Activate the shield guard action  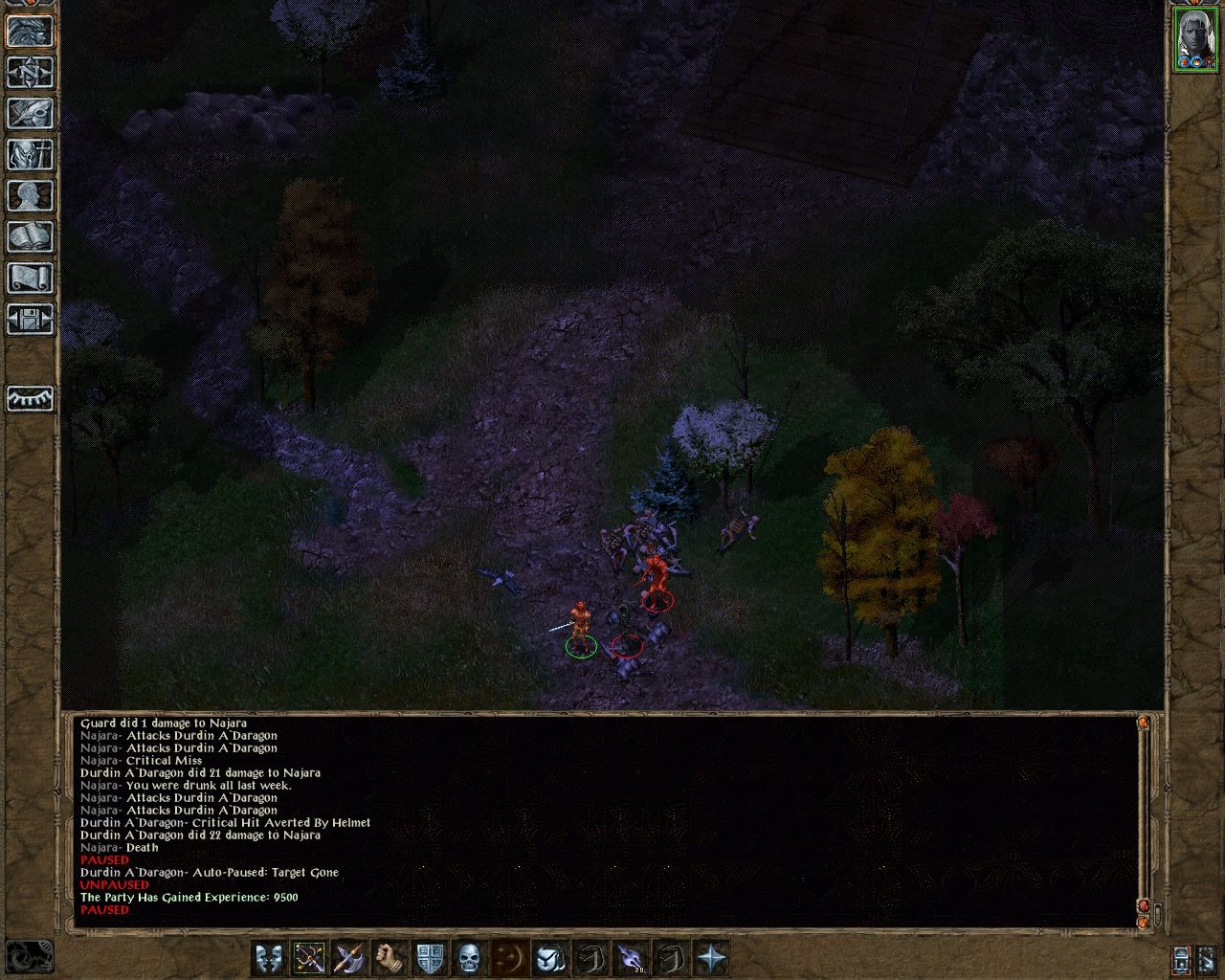coord(429,957)
